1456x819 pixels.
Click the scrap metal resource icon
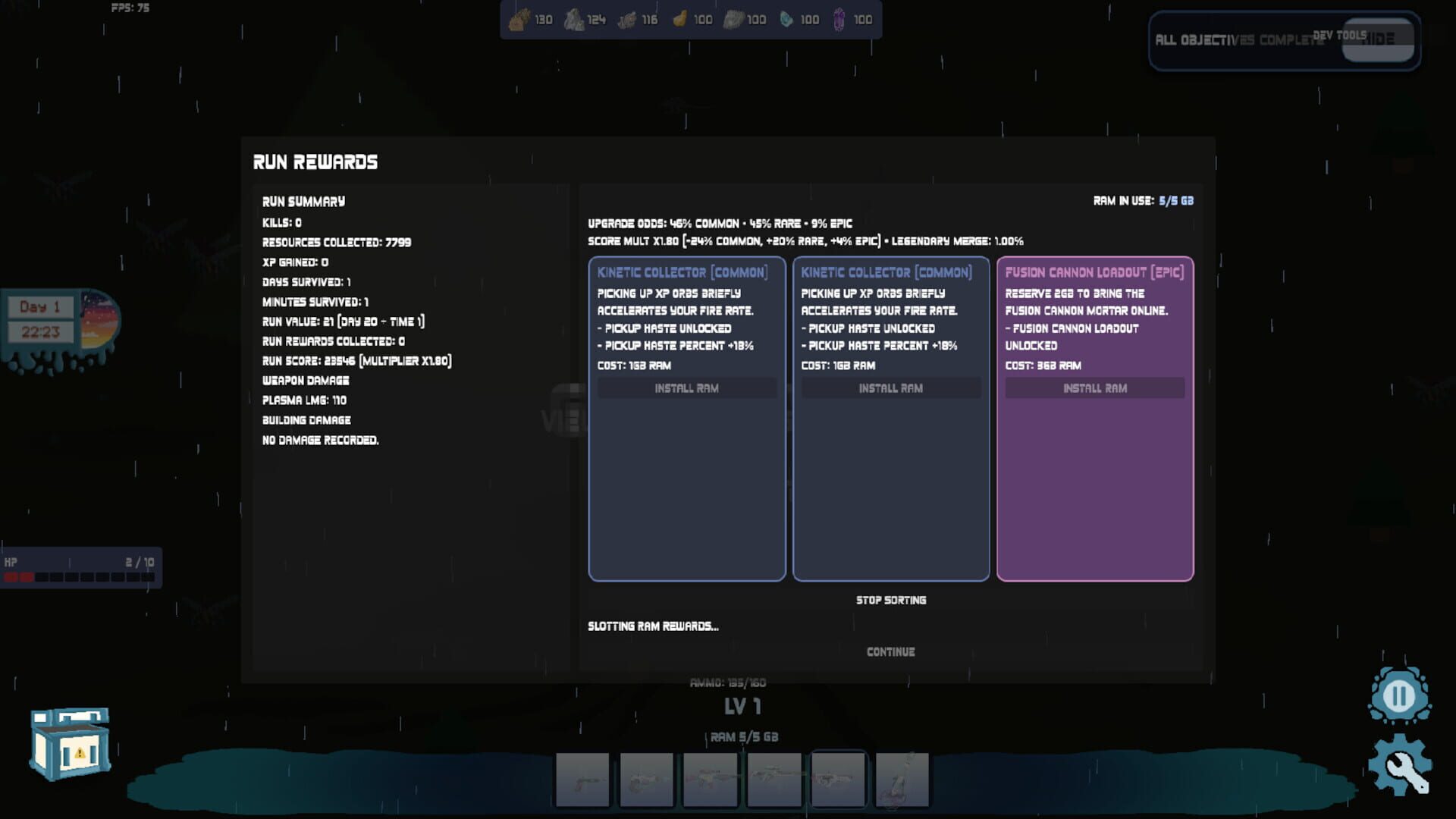pos(626,20)
